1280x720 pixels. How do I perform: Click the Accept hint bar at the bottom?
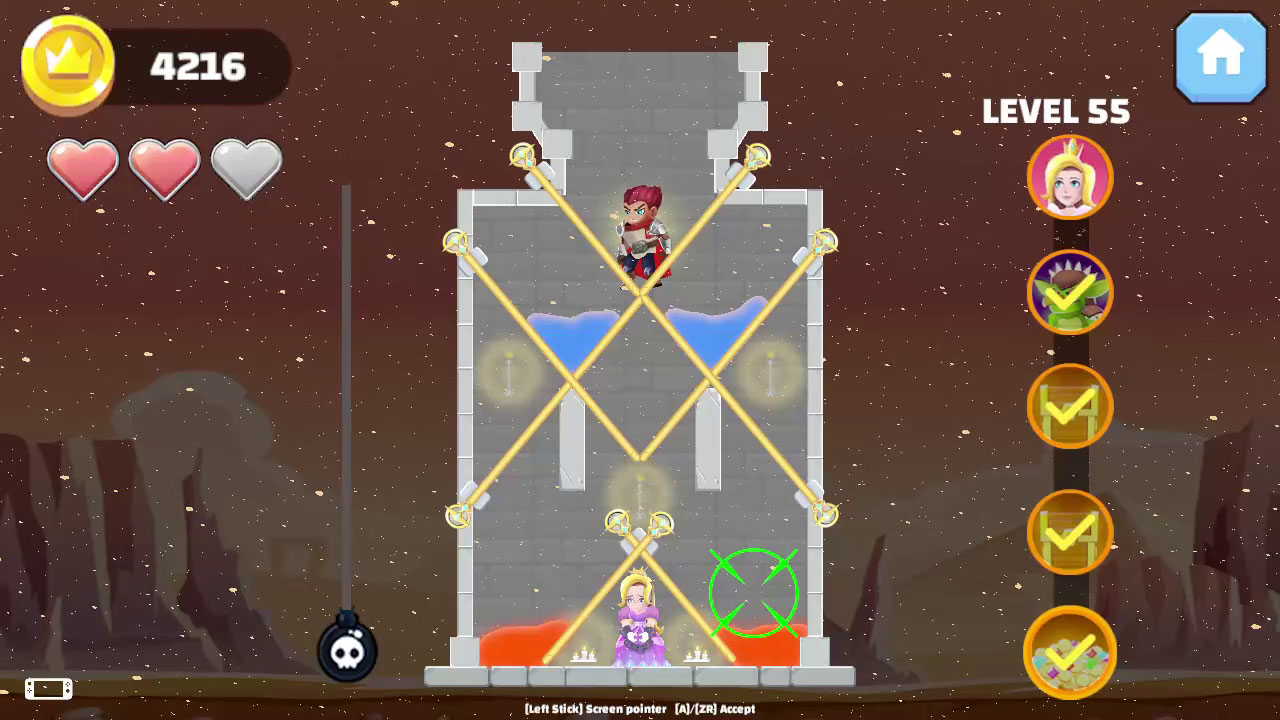coord(640,708)
